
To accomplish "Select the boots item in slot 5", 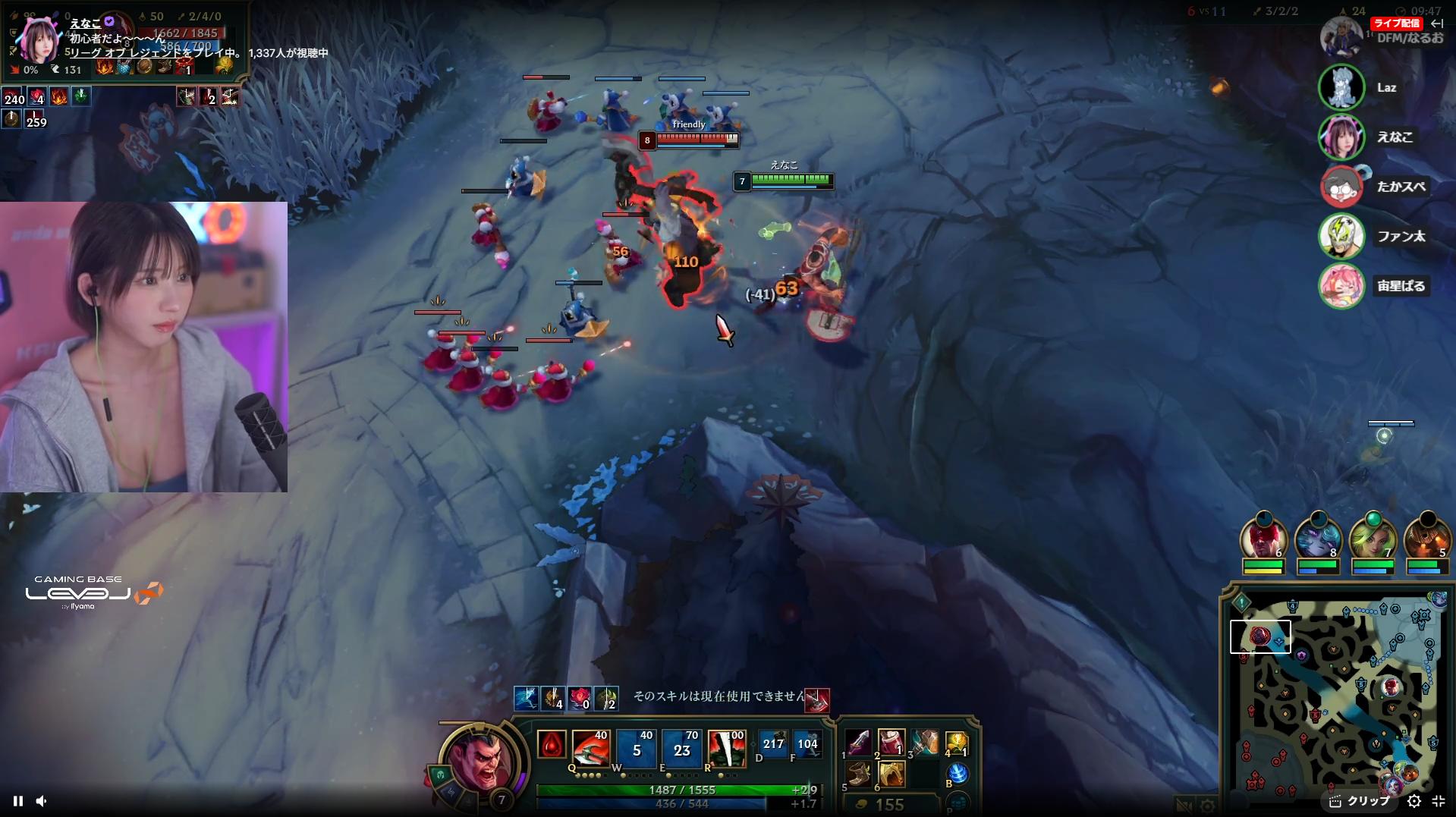I will [859, 775].
